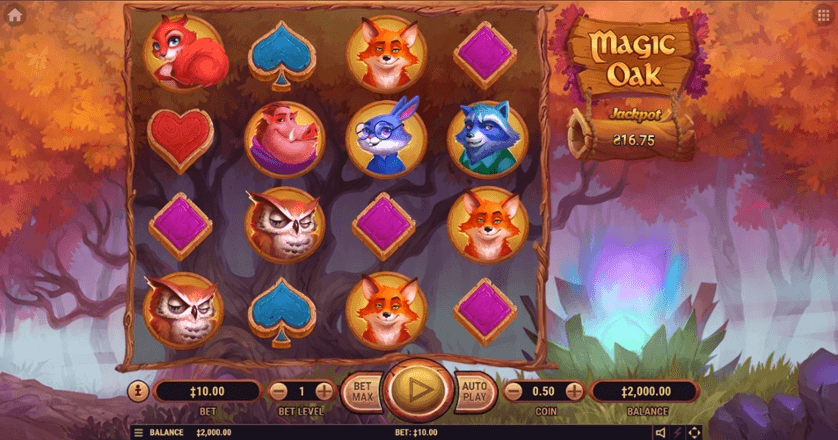Open the hamburger menu
Image resolution: width=838 pixels, height=440 pixels.
tap(138, 432)
